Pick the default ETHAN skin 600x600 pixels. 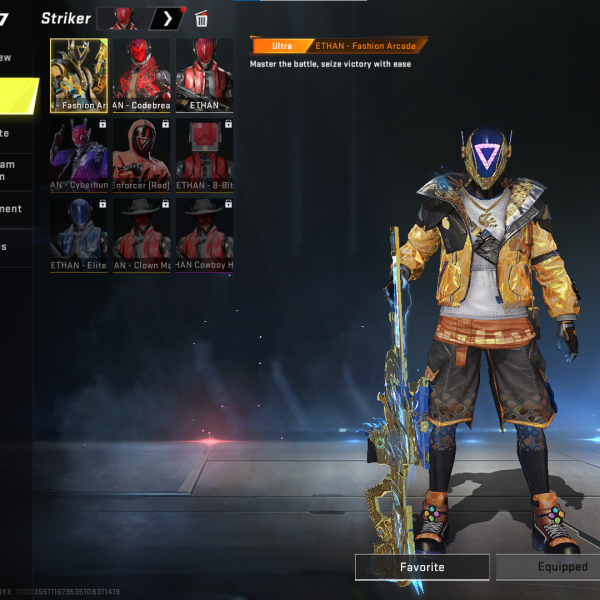pyautogui.click(x=204, y=75)
